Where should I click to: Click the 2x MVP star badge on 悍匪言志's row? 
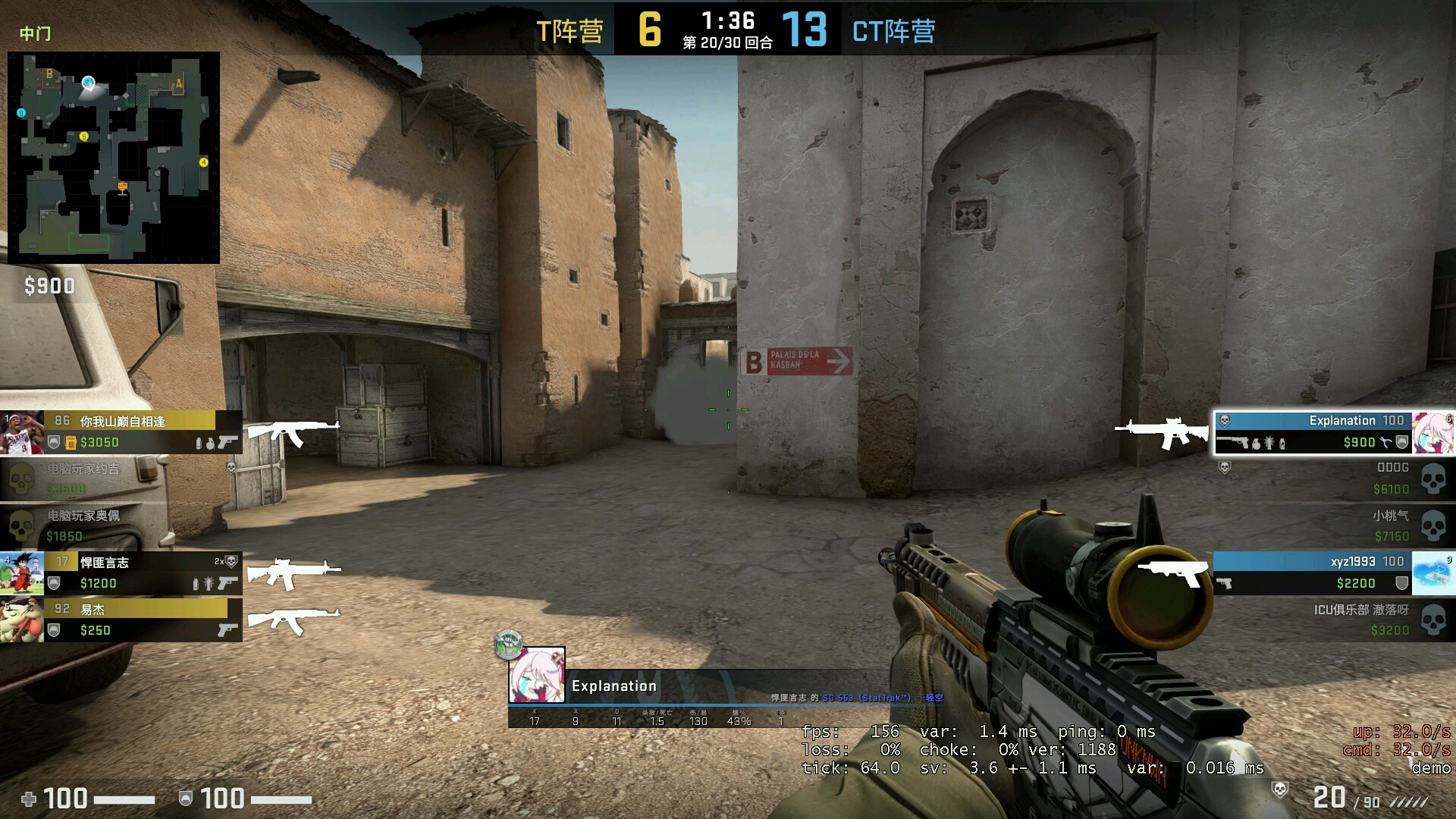(x=227, y=561)
